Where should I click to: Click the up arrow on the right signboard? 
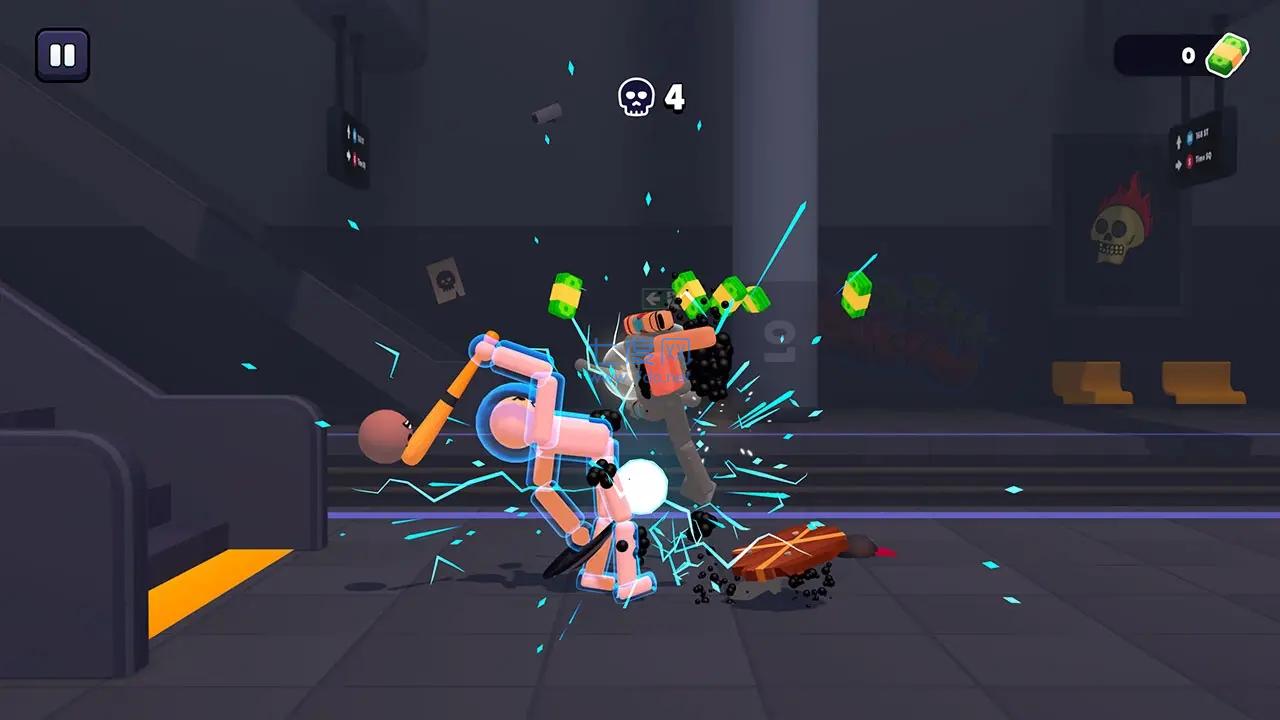[x=1179, y=140]
